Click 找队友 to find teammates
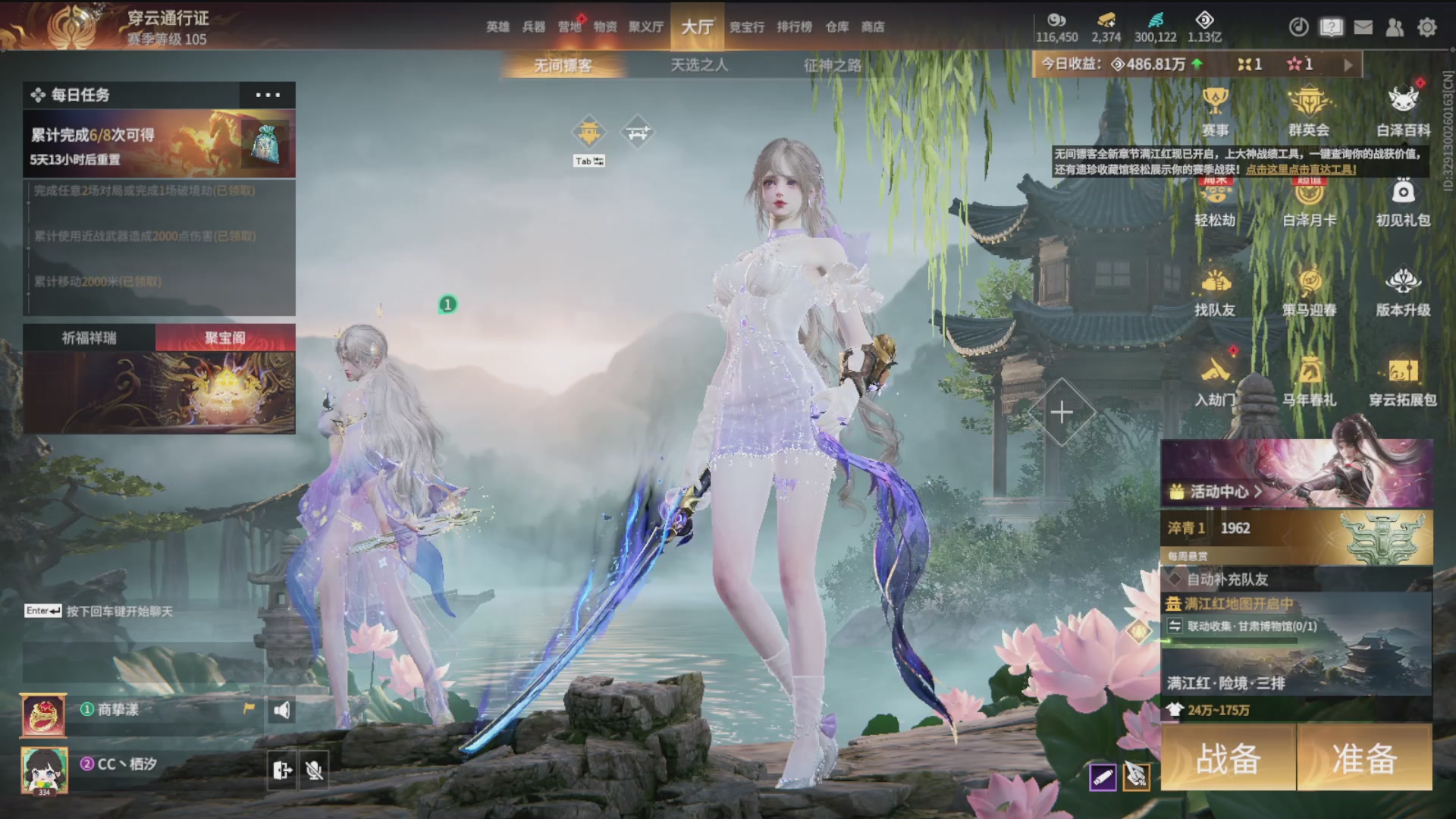The width and height of the screenshot is (1456, 819). tap(1215, 292)
